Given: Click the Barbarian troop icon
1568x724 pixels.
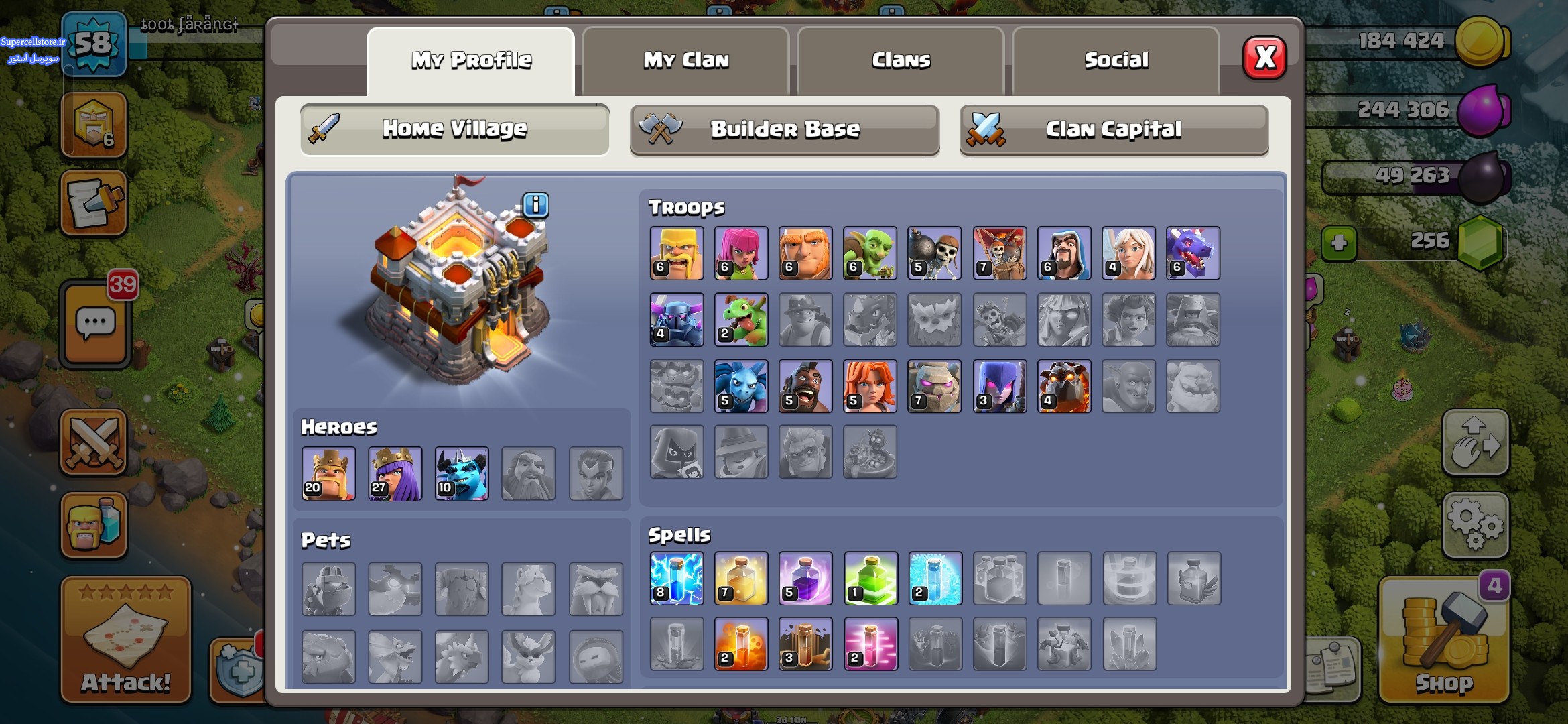Looking at the screenshot, I should click(x=677, y=253).
